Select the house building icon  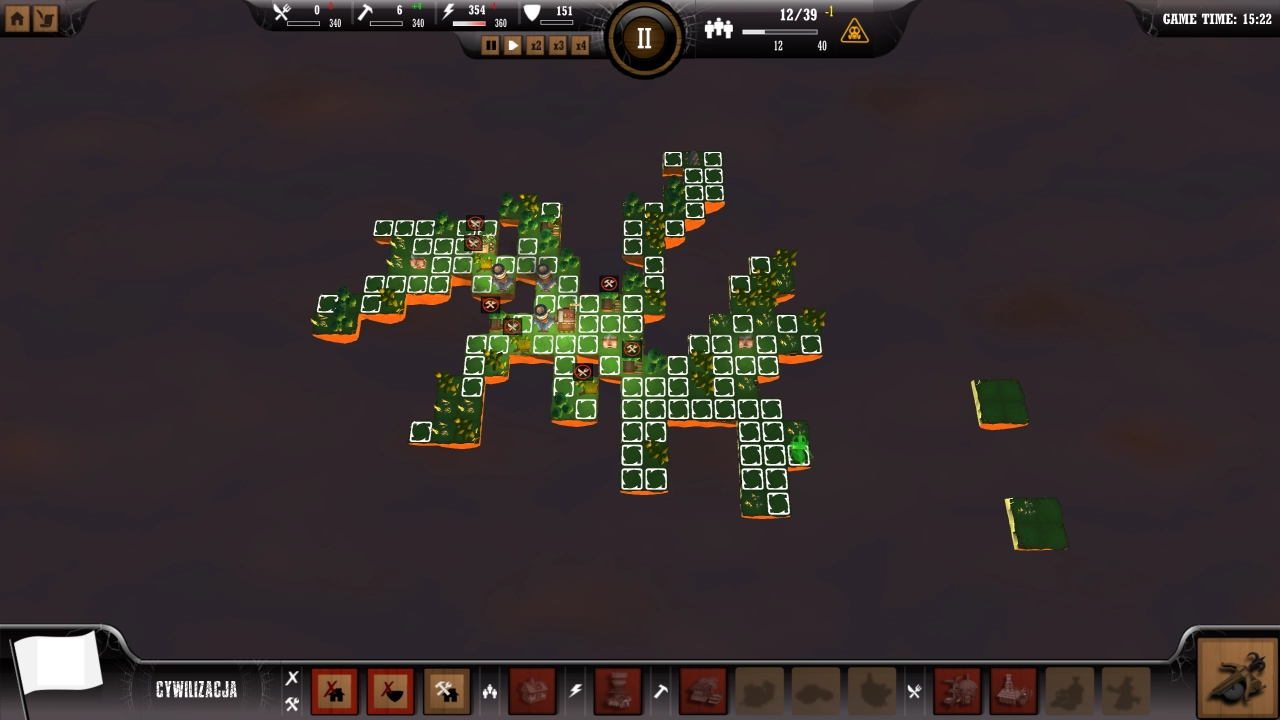tap(533, 690)
